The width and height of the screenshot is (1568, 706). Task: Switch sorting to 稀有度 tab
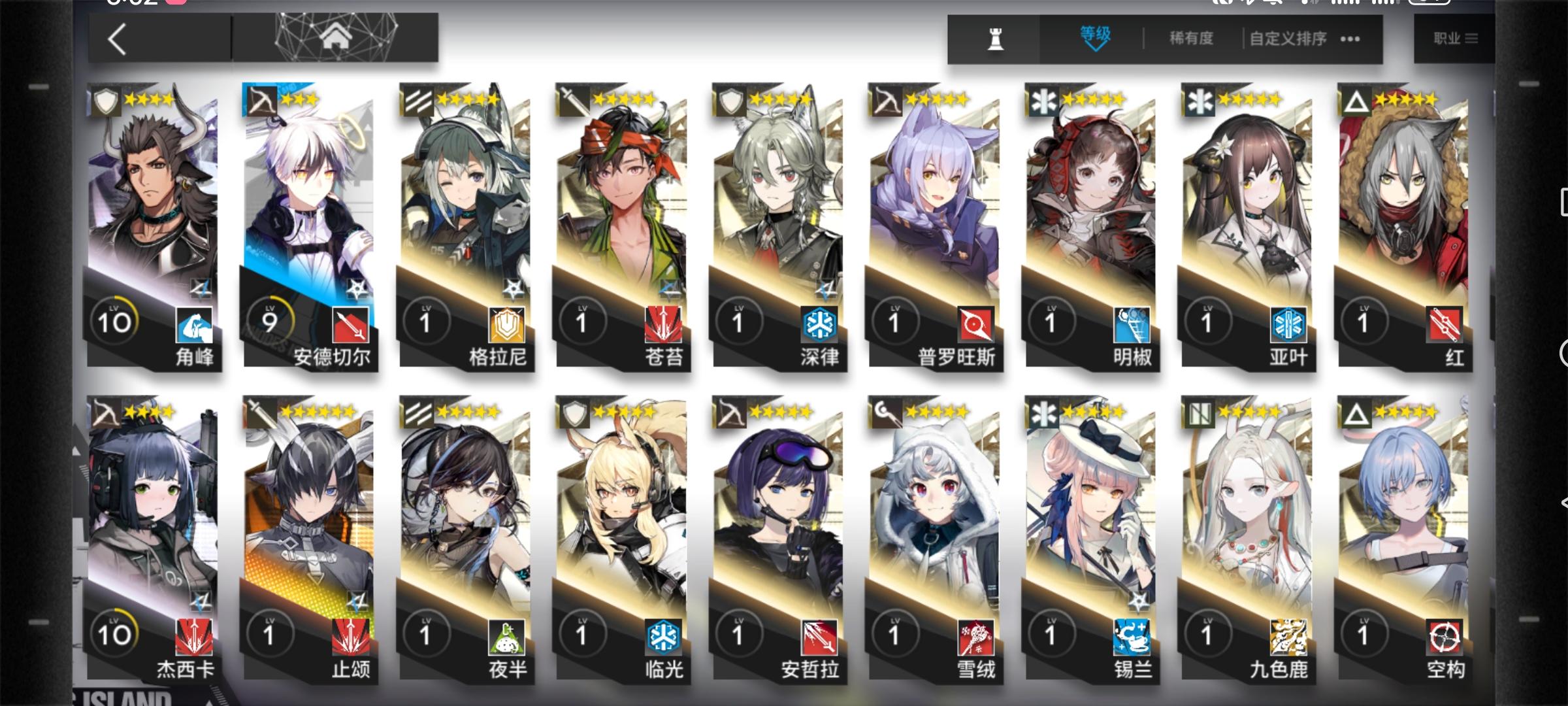(x=1189, y=38)
